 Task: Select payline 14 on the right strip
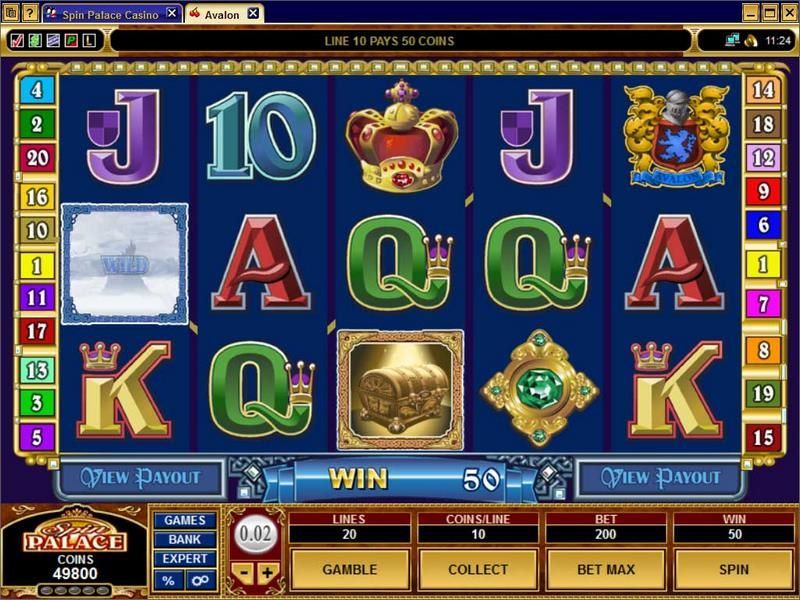(x=763, y=90)
